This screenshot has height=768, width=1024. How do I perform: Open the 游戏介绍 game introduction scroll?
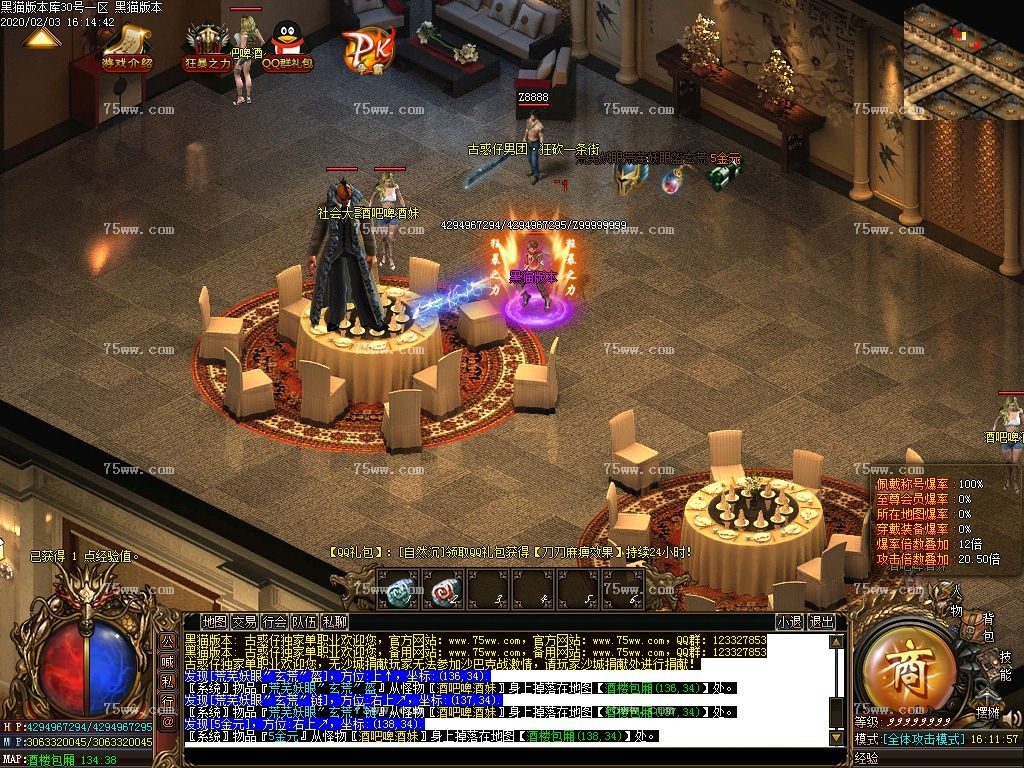pyautogui.click(x=127, y=46)
